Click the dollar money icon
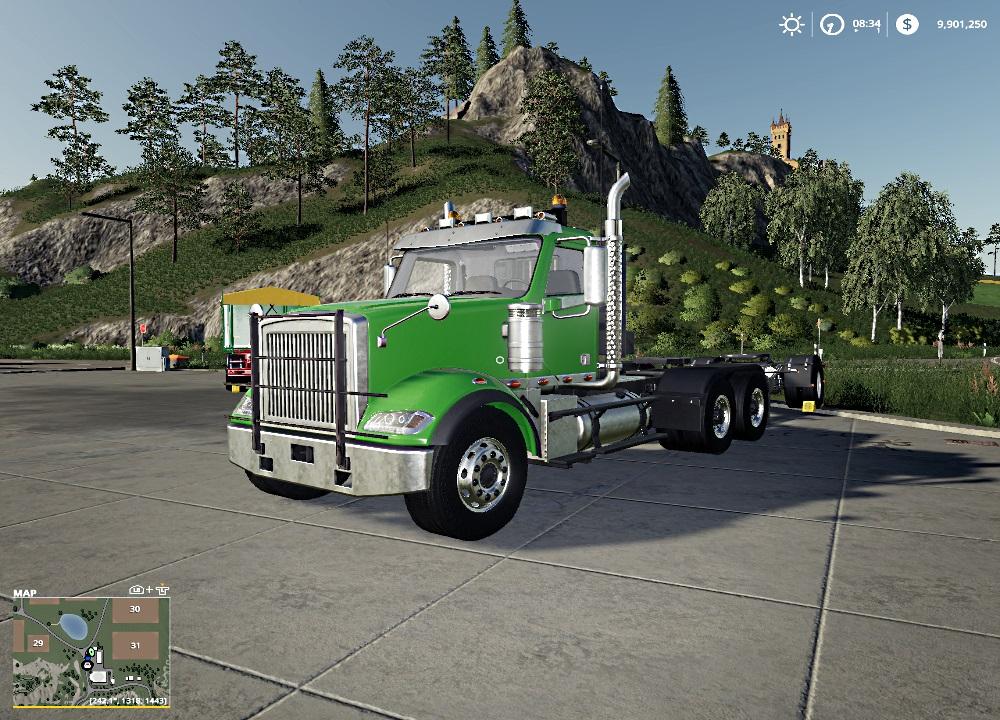This screenshot has width=1000, height=720. [x=907, y=24]
